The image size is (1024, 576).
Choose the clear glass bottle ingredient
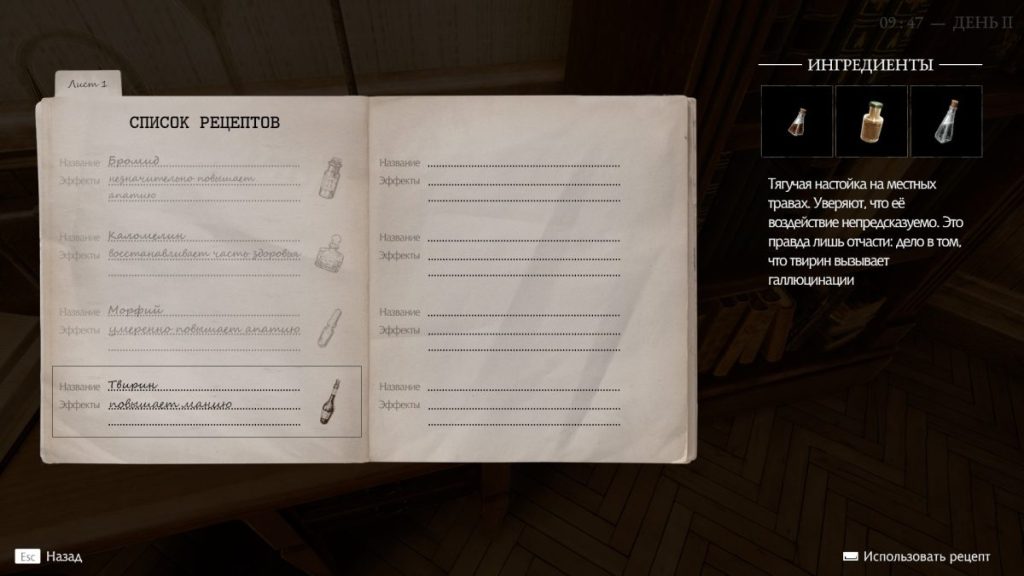click(x=945, y=121)
